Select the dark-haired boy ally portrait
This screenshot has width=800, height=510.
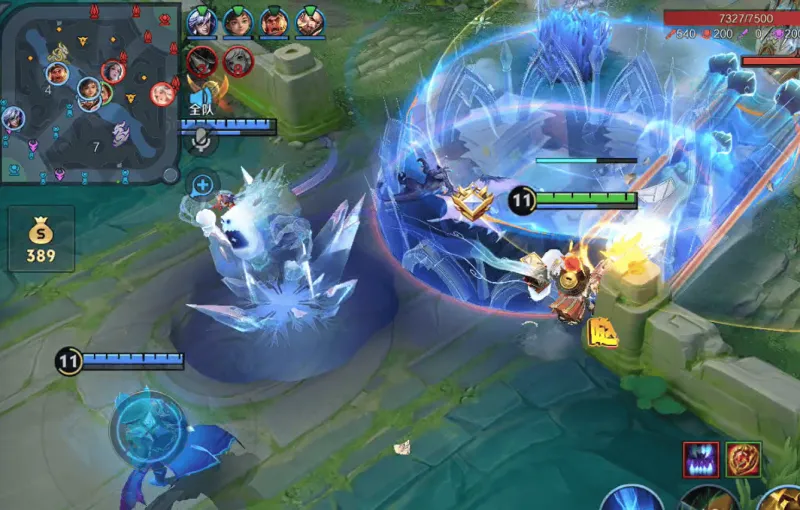tap(237, 21)
